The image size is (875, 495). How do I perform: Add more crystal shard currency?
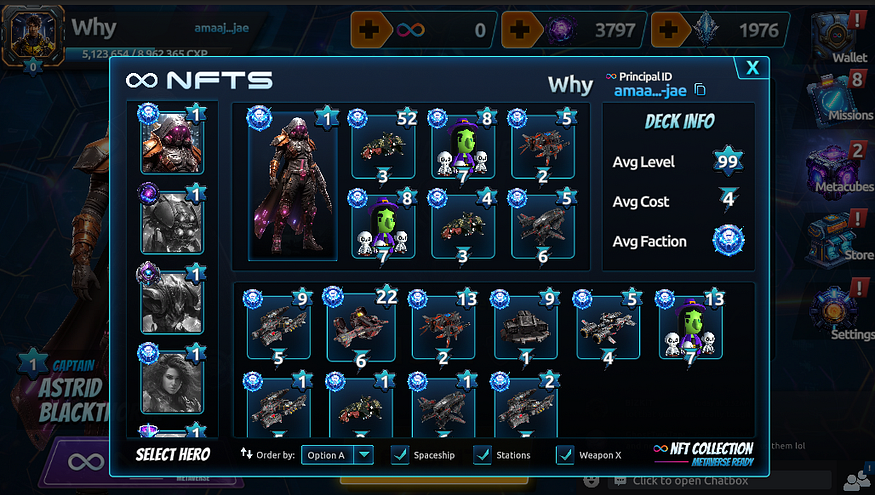click(668, 30)
